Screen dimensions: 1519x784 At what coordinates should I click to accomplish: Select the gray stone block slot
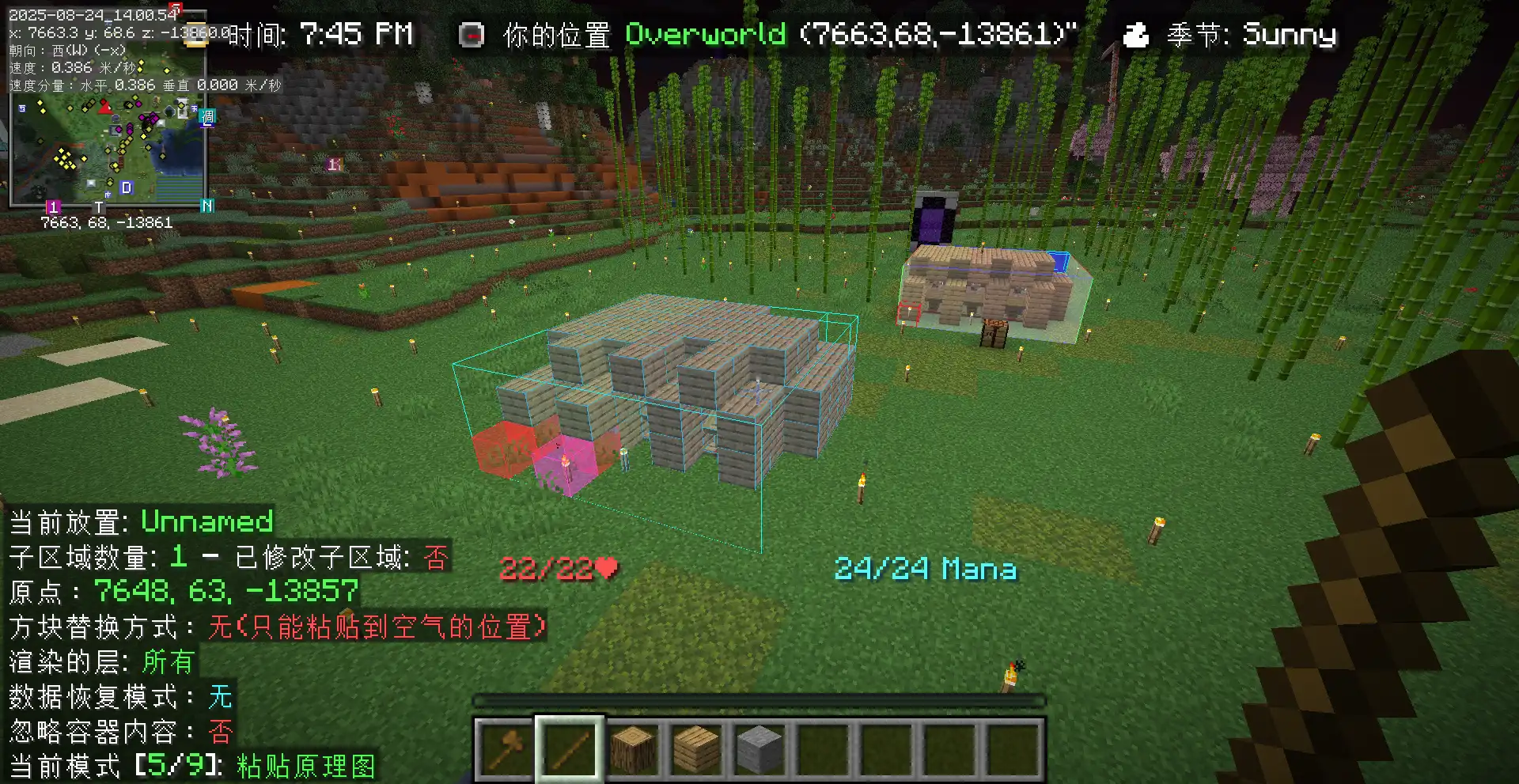pyautogui.click(x=759, y=748)
